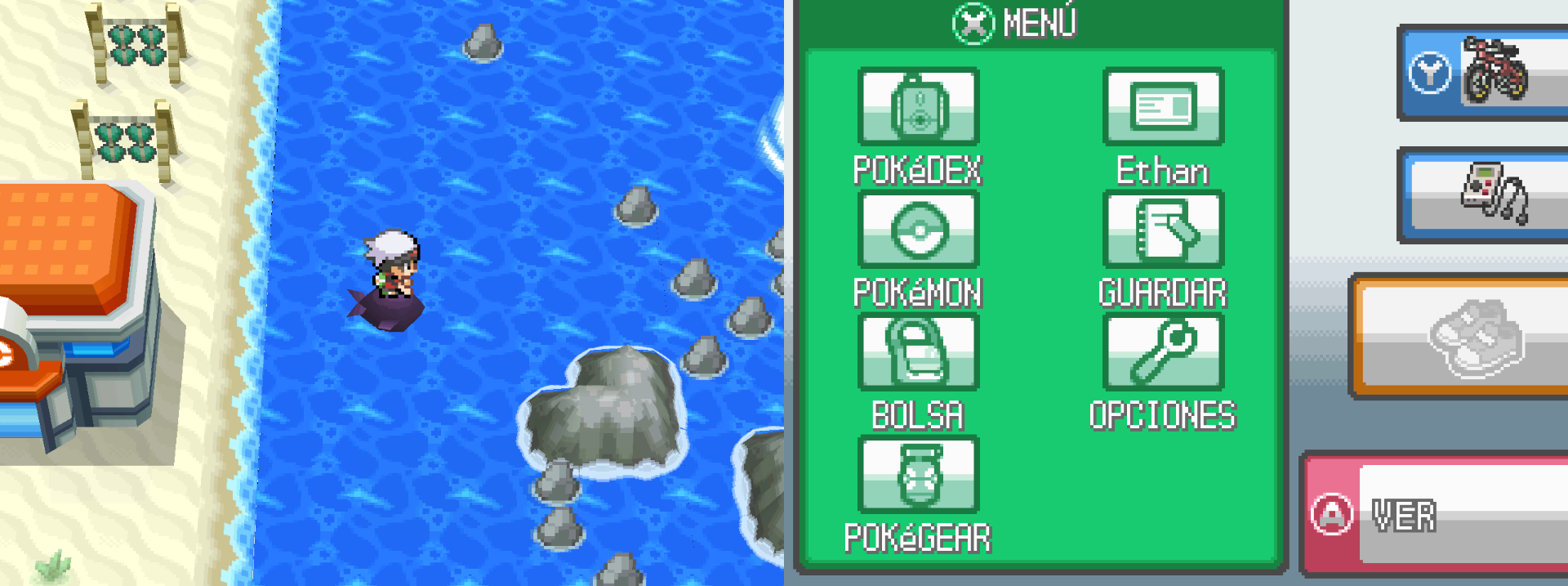
Task: Open the OPCIONES settings
Action: click(1163, 352)
